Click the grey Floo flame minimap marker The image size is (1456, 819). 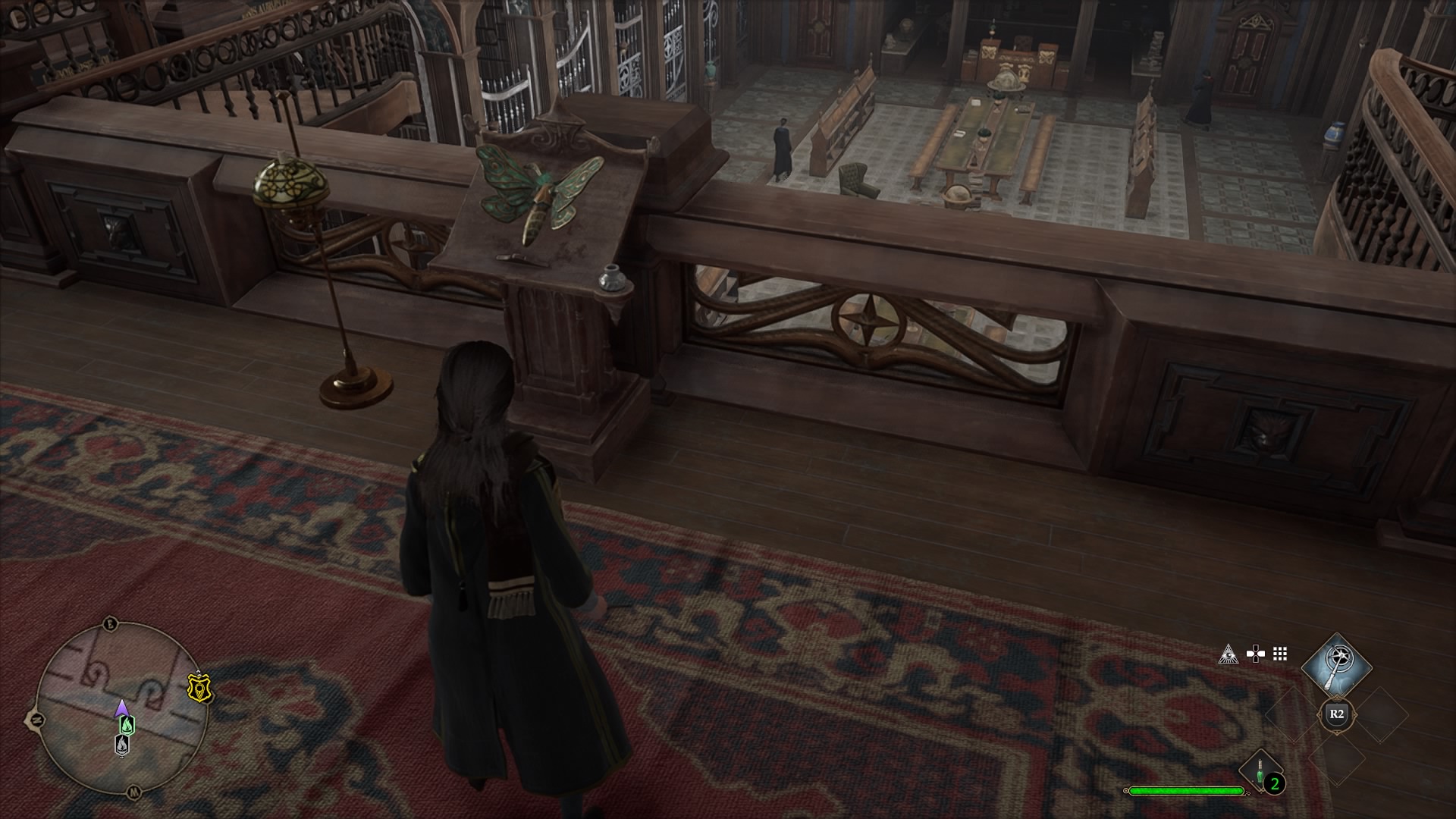tap(122, 745)
